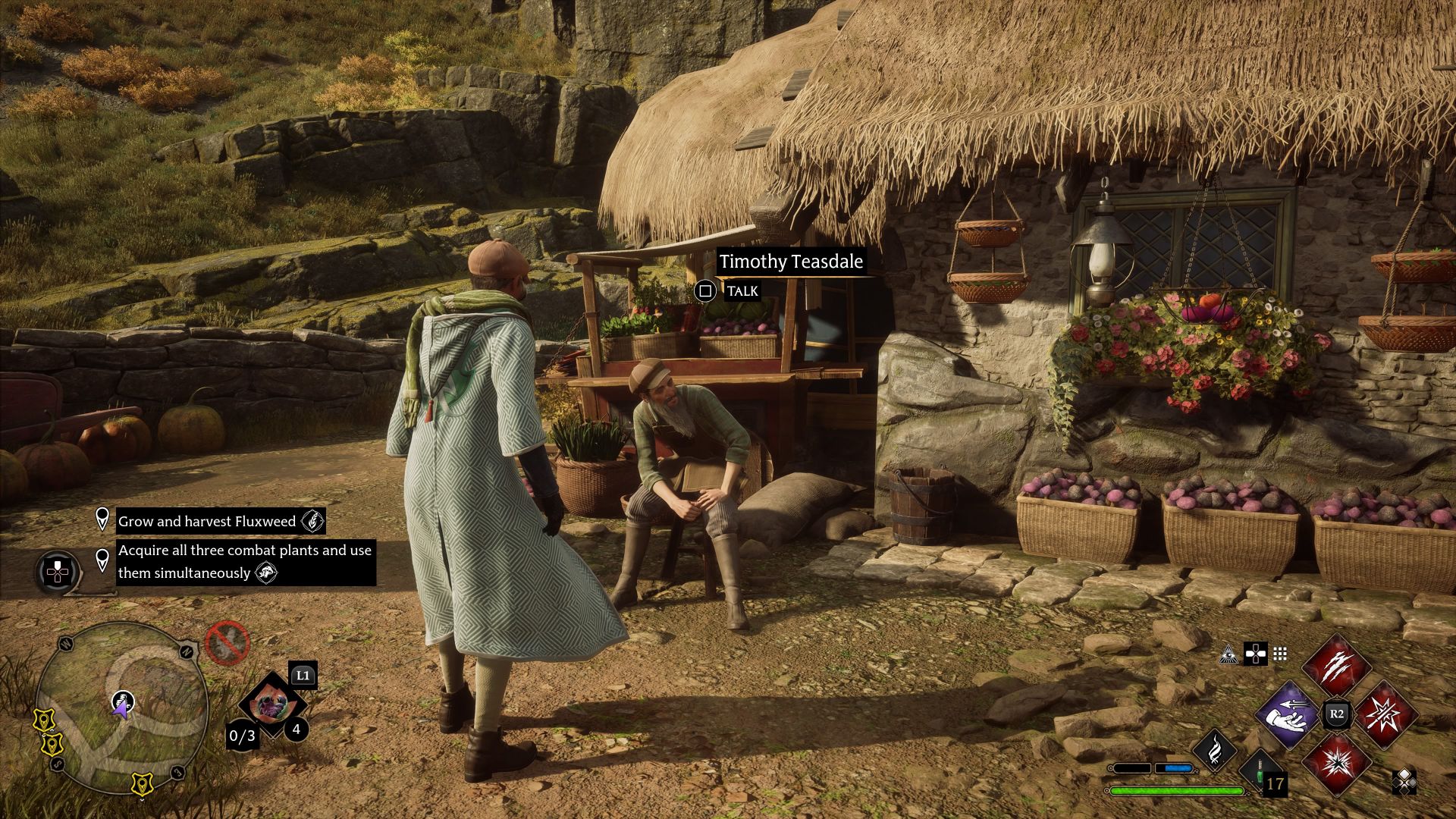Select the Acquire all three combat plants objective

click(x=244, y=562)
